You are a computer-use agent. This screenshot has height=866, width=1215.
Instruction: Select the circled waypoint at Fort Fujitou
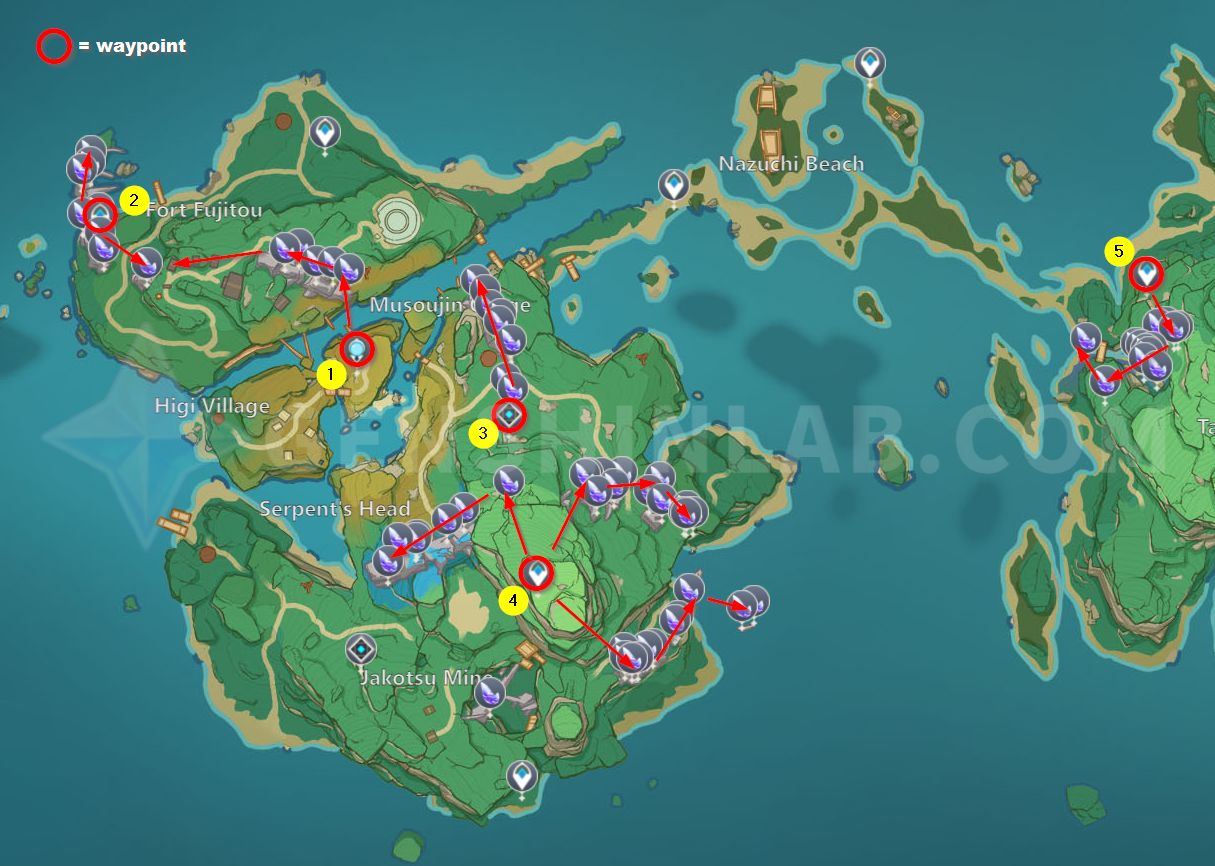pyautogui.click(x=100, y=215)
